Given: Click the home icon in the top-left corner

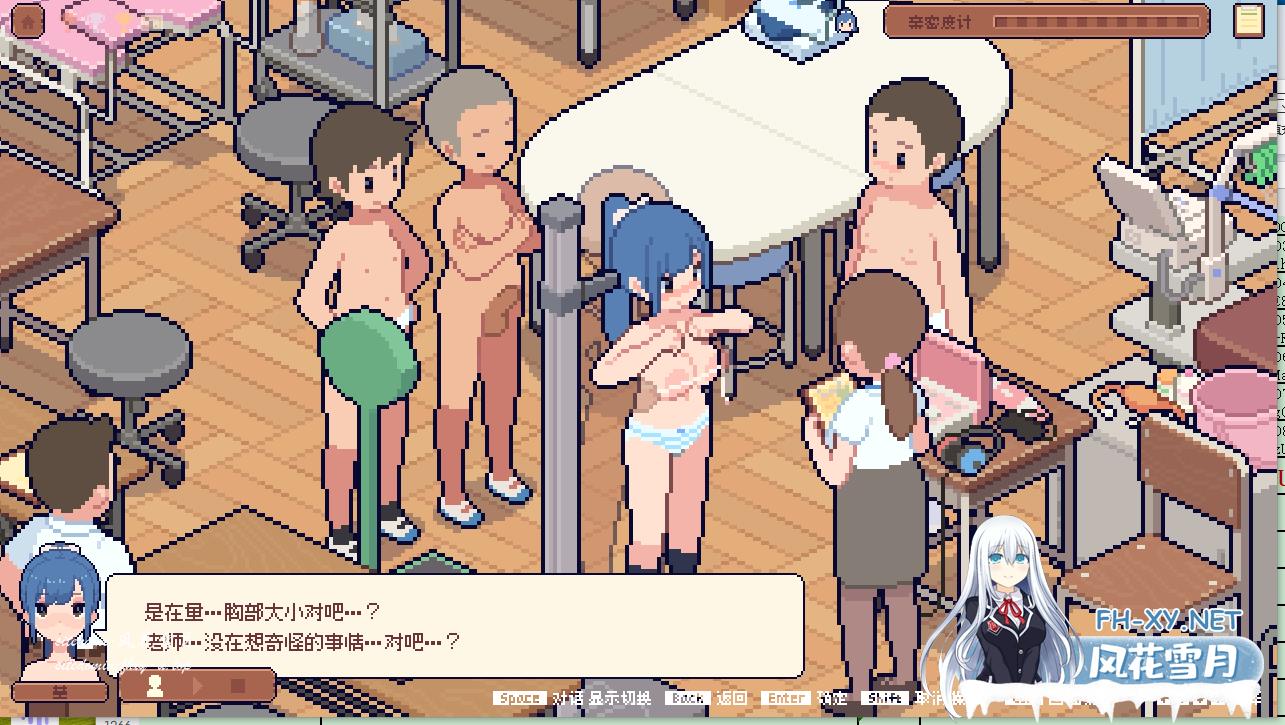Looking at the screenshot, I should [x=27, y=21].
